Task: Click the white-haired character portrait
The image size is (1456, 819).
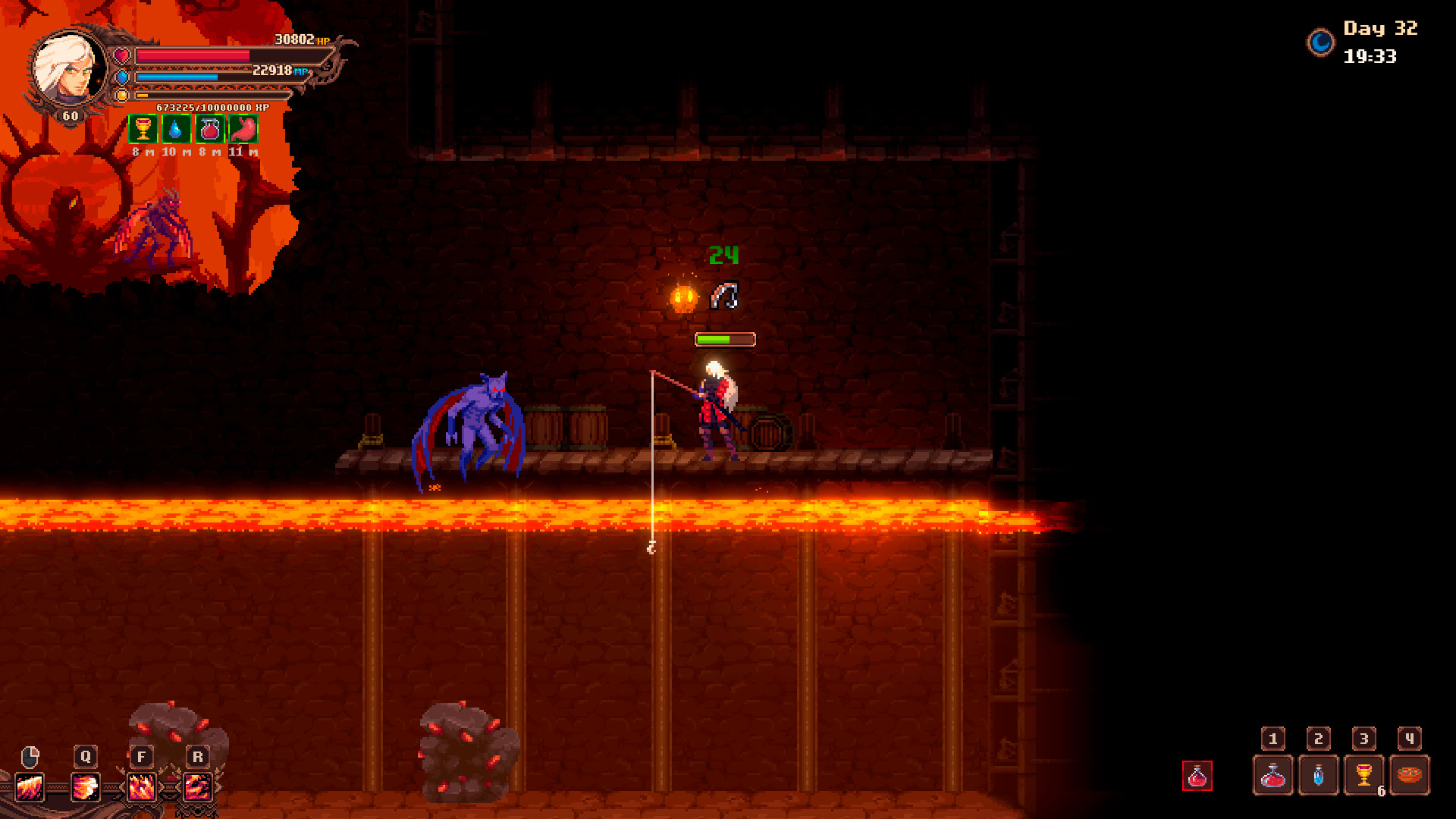Action: click(x=69, y=70)
